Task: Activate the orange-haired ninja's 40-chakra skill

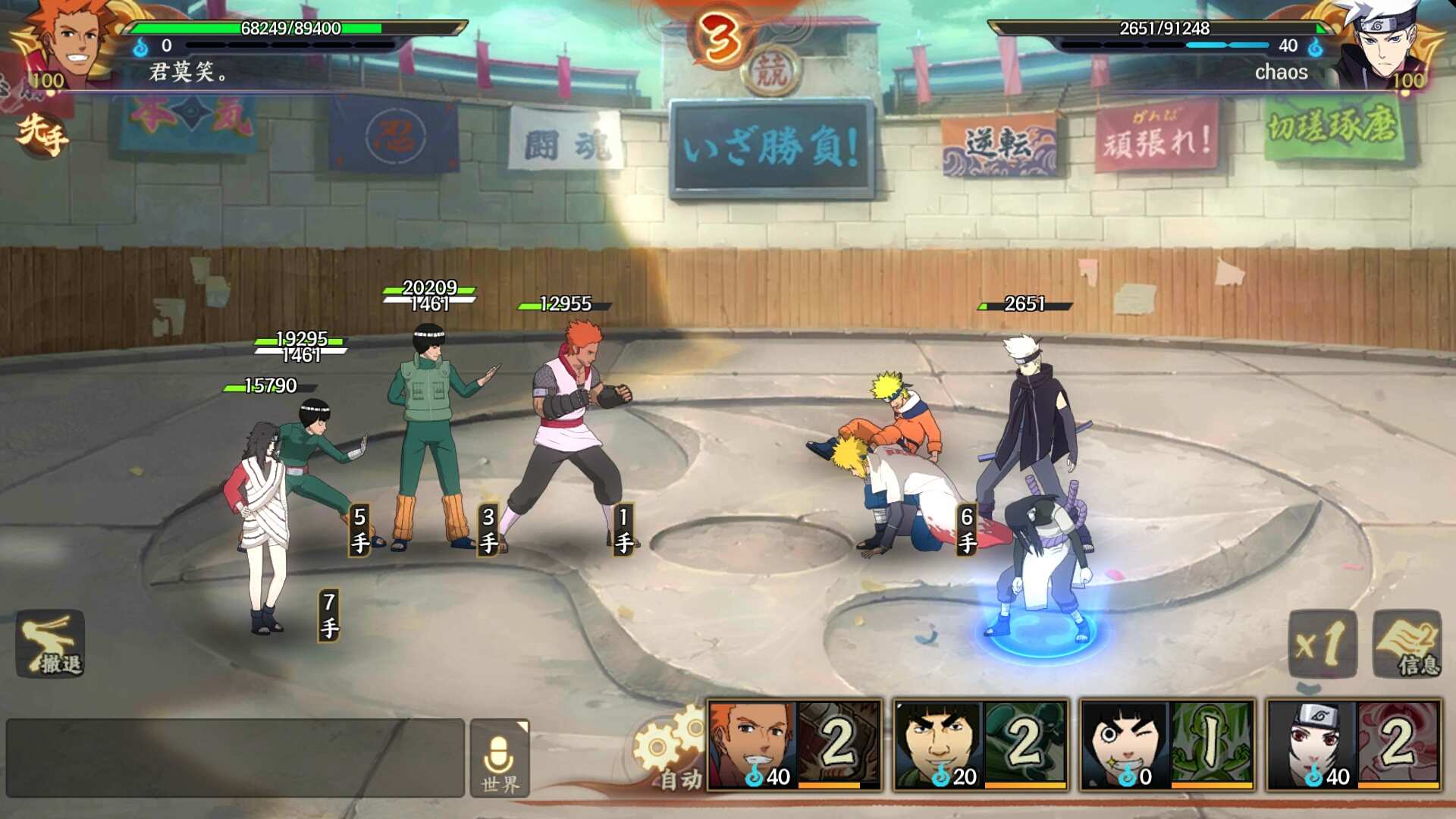Action: pyautogui.click(x=794, y=745)
